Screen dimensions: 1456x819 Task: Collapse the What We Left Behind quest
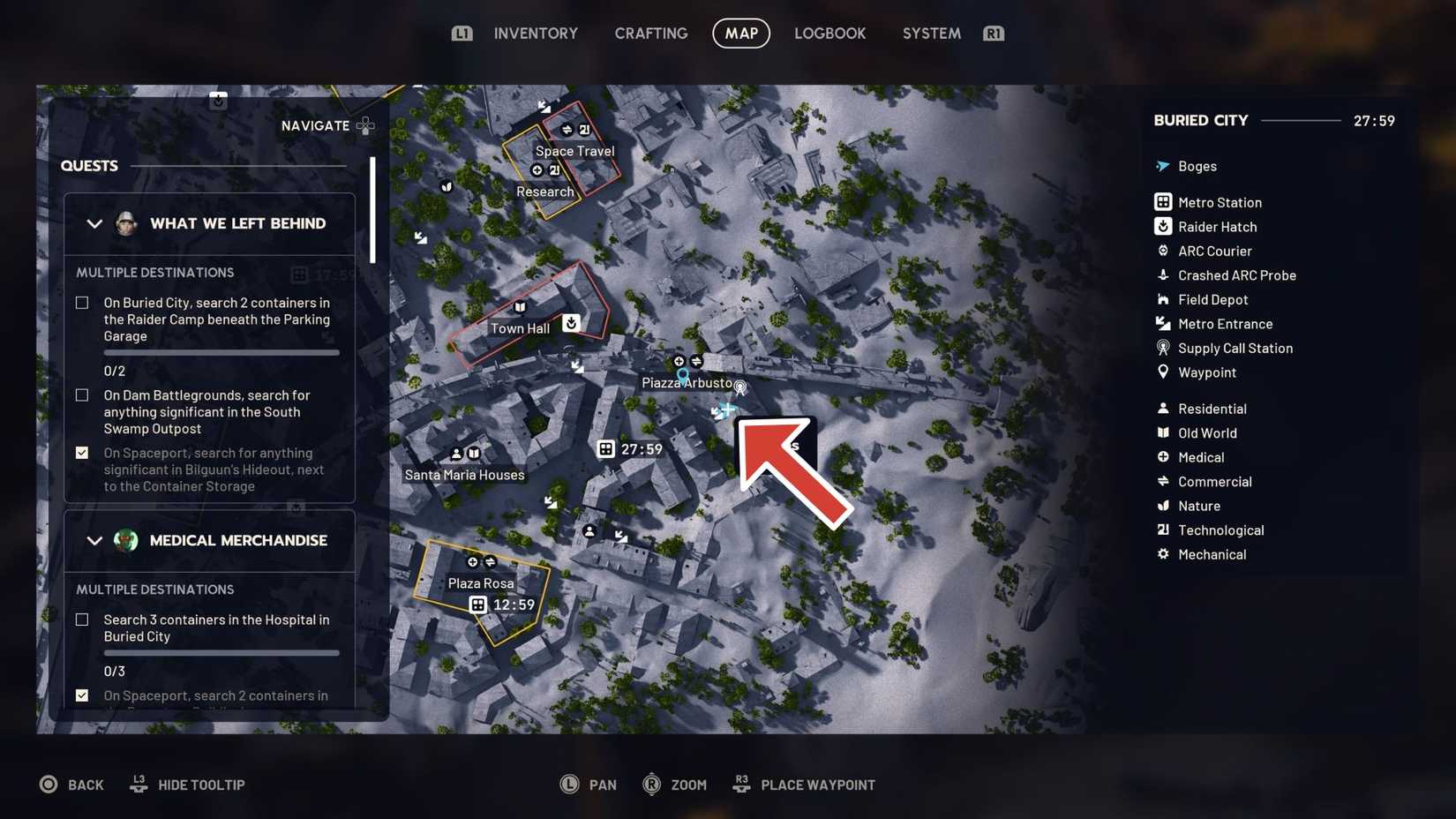click(x=95, y=223)
